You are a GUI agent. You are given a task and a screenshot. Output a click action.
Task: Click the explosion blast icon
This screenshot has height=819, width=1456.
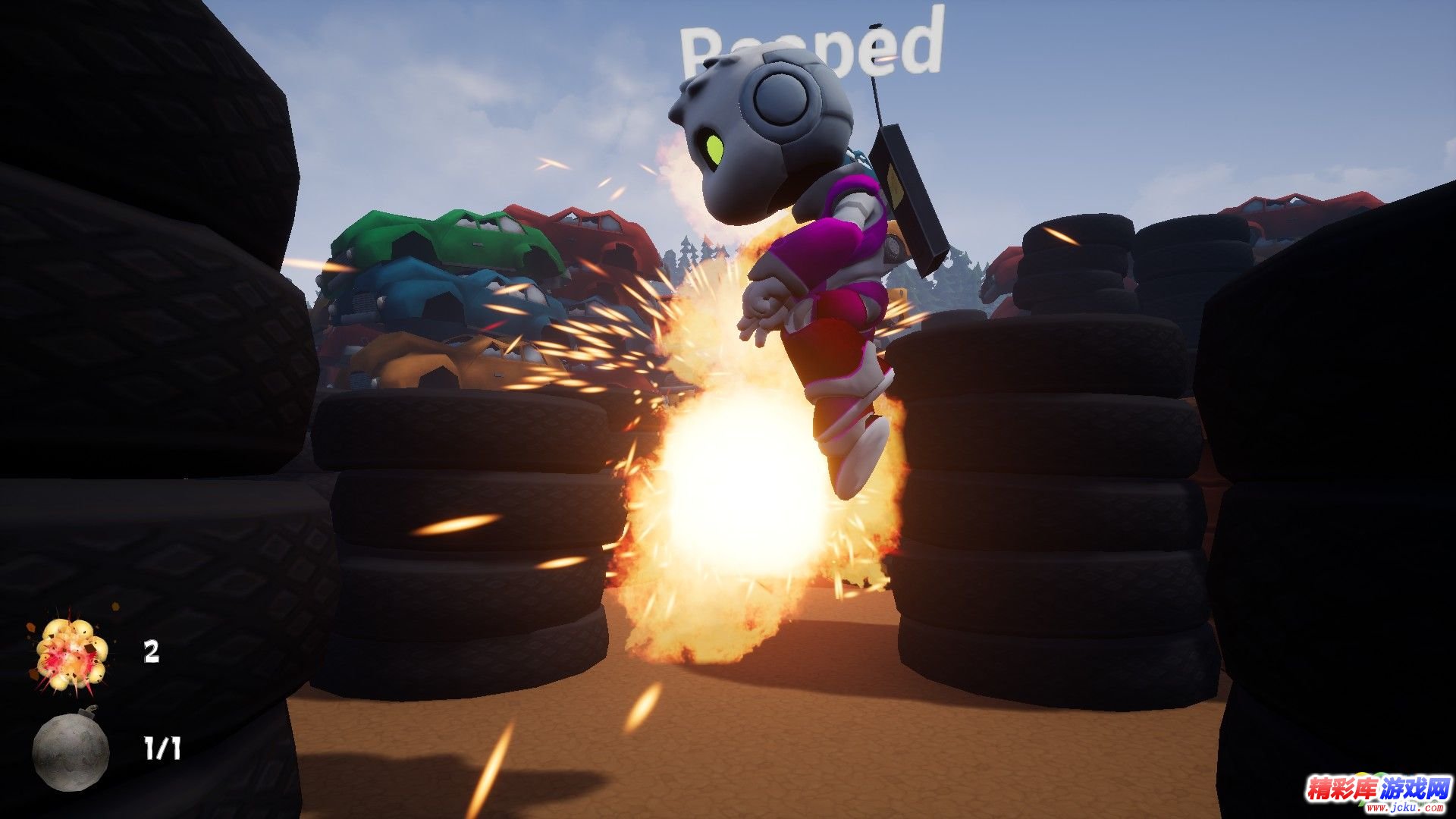coord(71,653)
